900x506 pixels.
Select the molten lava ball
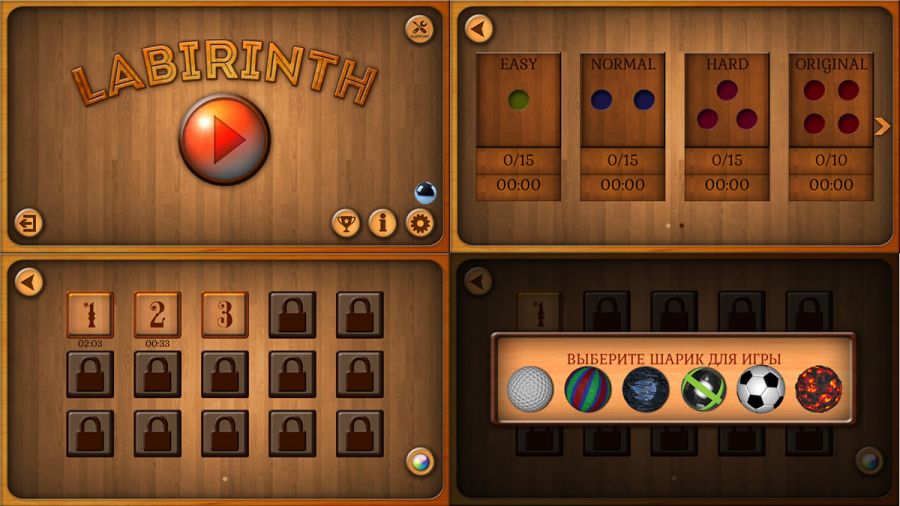pyautogui.click(x=819, y=389)
